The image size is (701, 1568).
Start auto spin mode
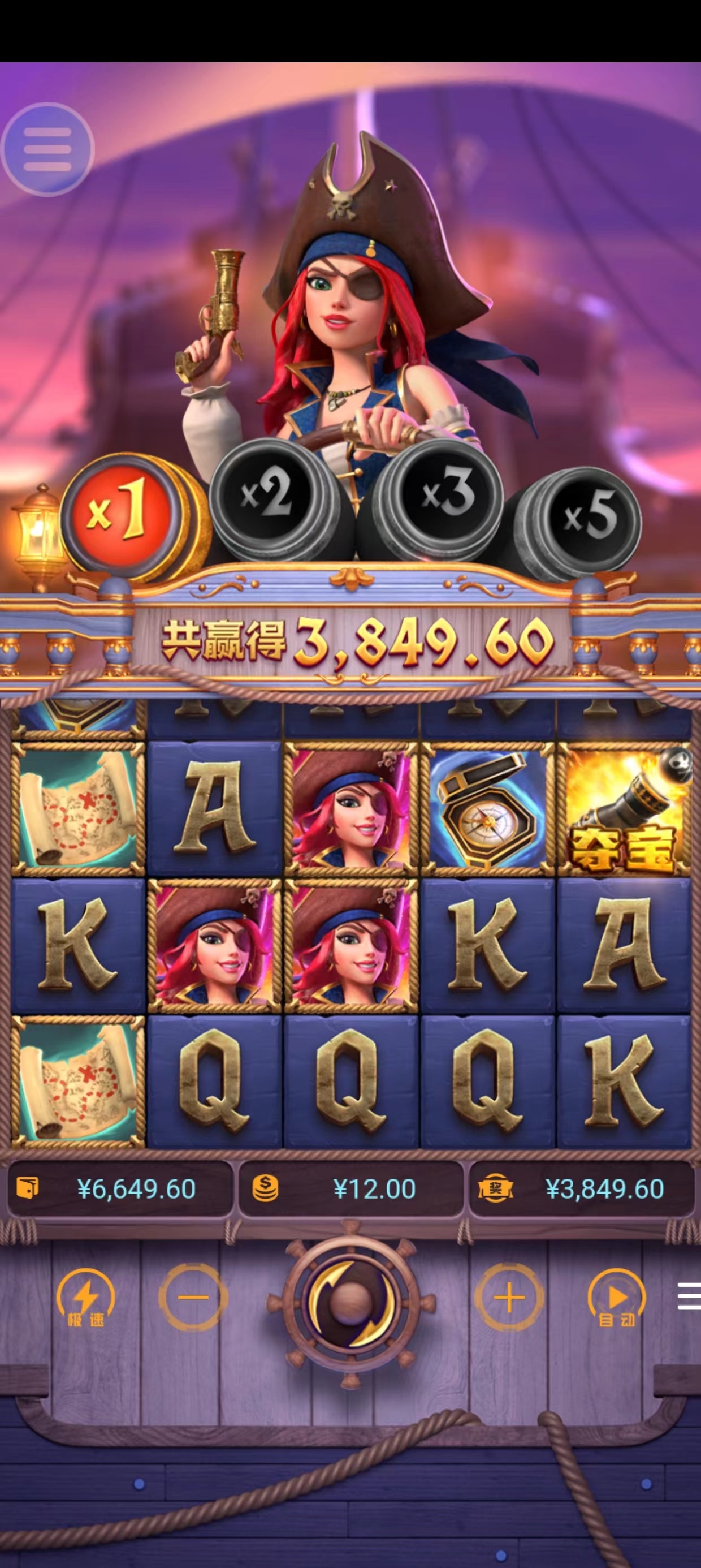click(616, 1298)
